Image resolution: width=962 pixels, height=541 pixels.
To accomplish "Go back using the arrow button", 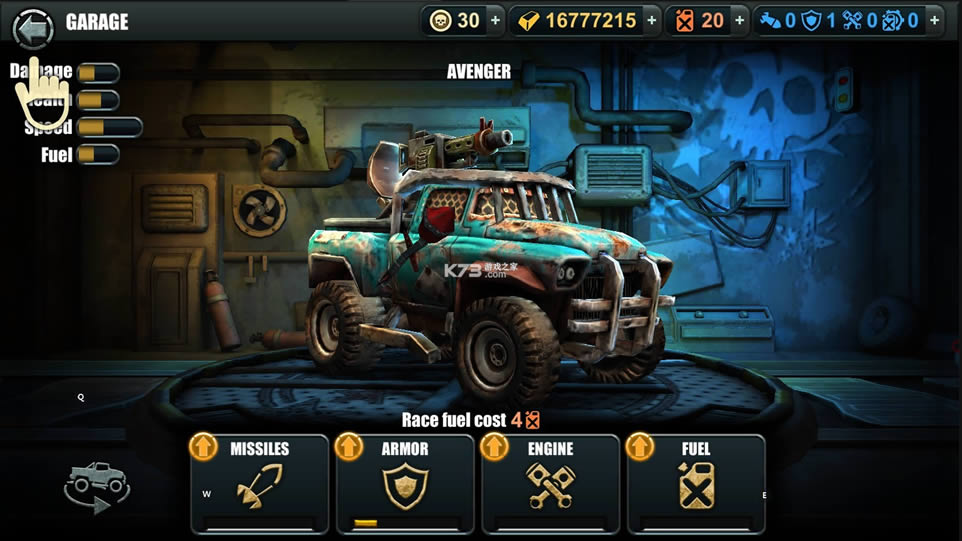I will click(33, 28).
